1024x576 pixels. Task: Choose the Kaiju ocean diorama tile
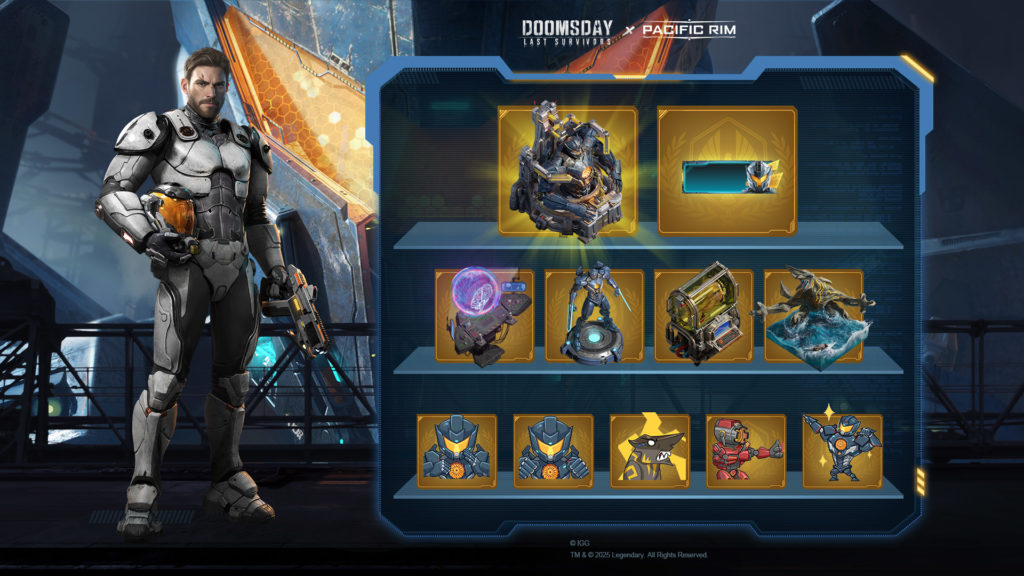click(813, 315)
